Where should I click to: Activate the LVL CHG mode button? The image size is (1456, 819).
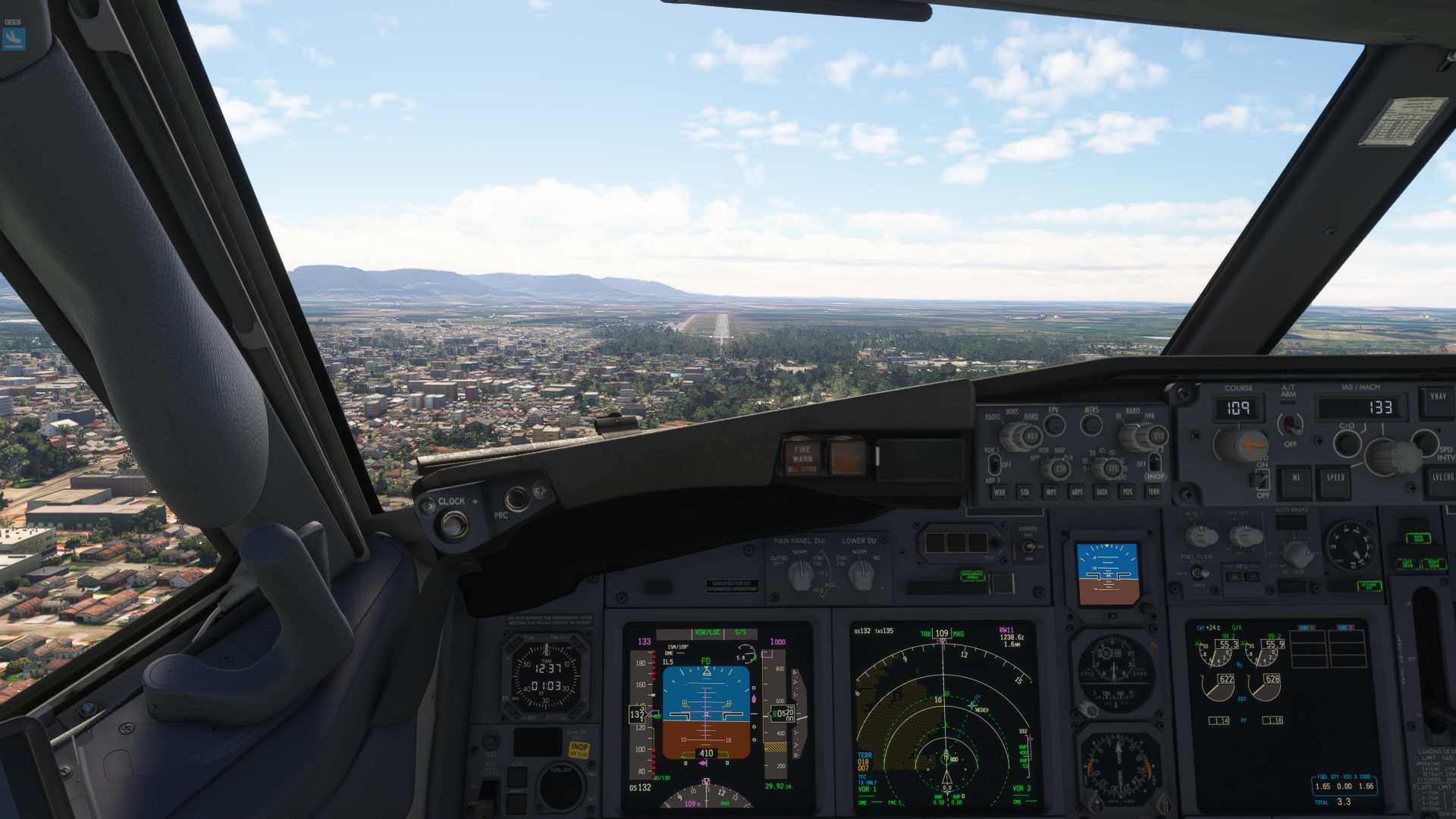(x=1442, y=479)
